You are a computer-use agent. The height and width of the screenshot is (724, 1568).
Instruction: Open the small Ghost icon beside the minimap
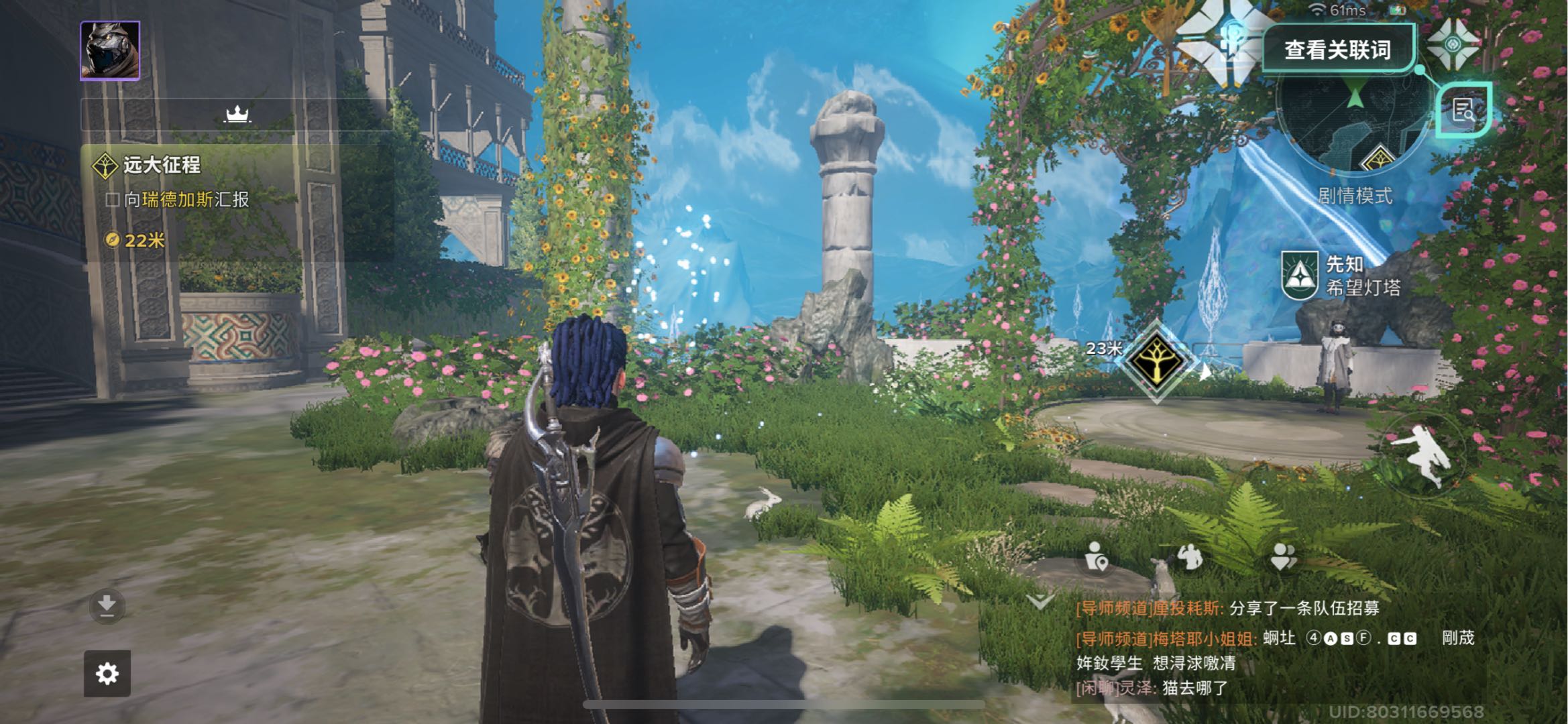click(x=1453, y=44)
